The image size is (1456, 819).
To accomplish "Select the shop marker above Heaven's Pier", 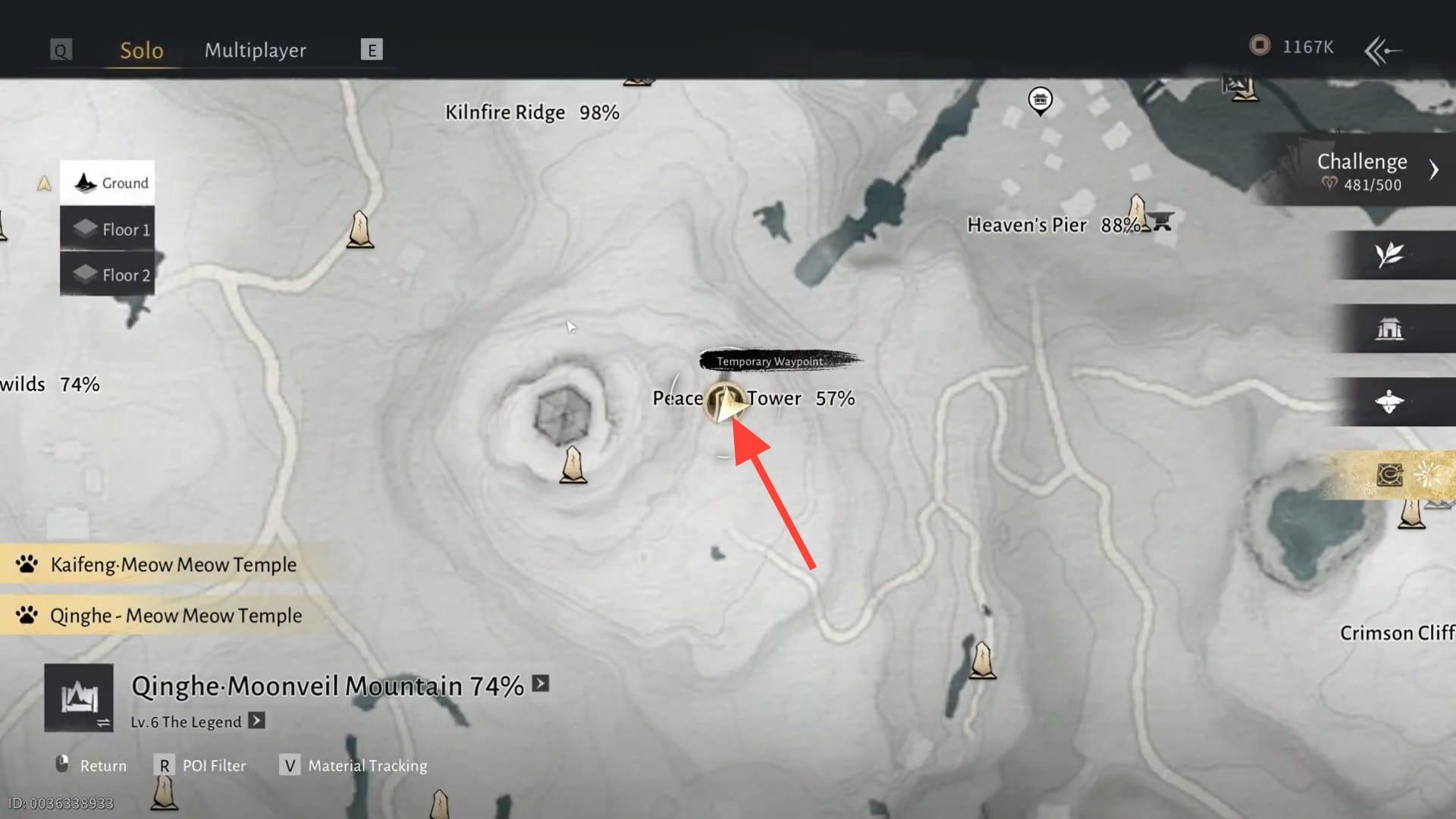I will pyautogui.click(x=1040, y=99).
